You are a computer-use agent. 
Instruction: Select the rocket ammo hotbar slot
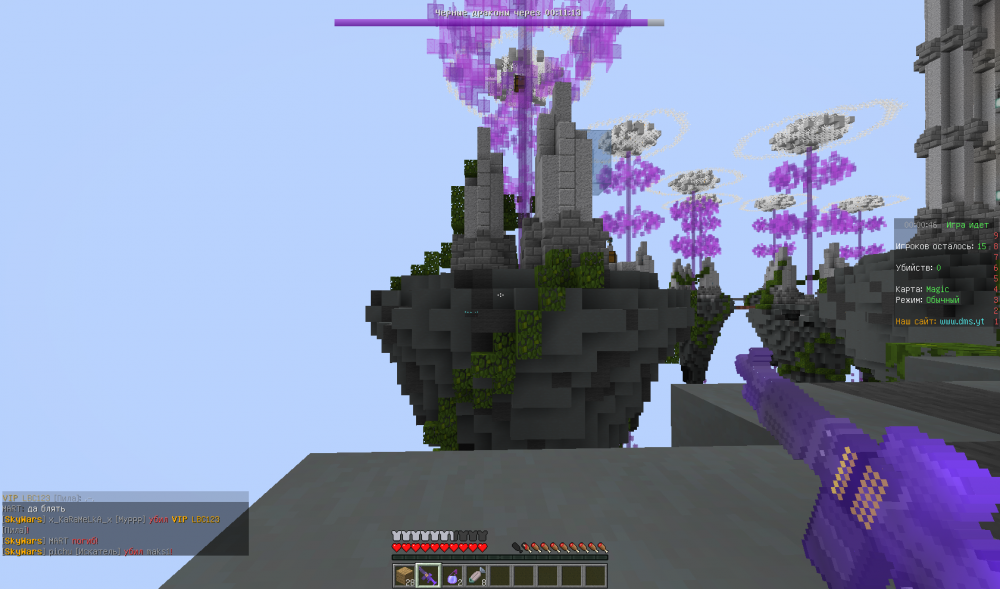[x=474, y=575]
